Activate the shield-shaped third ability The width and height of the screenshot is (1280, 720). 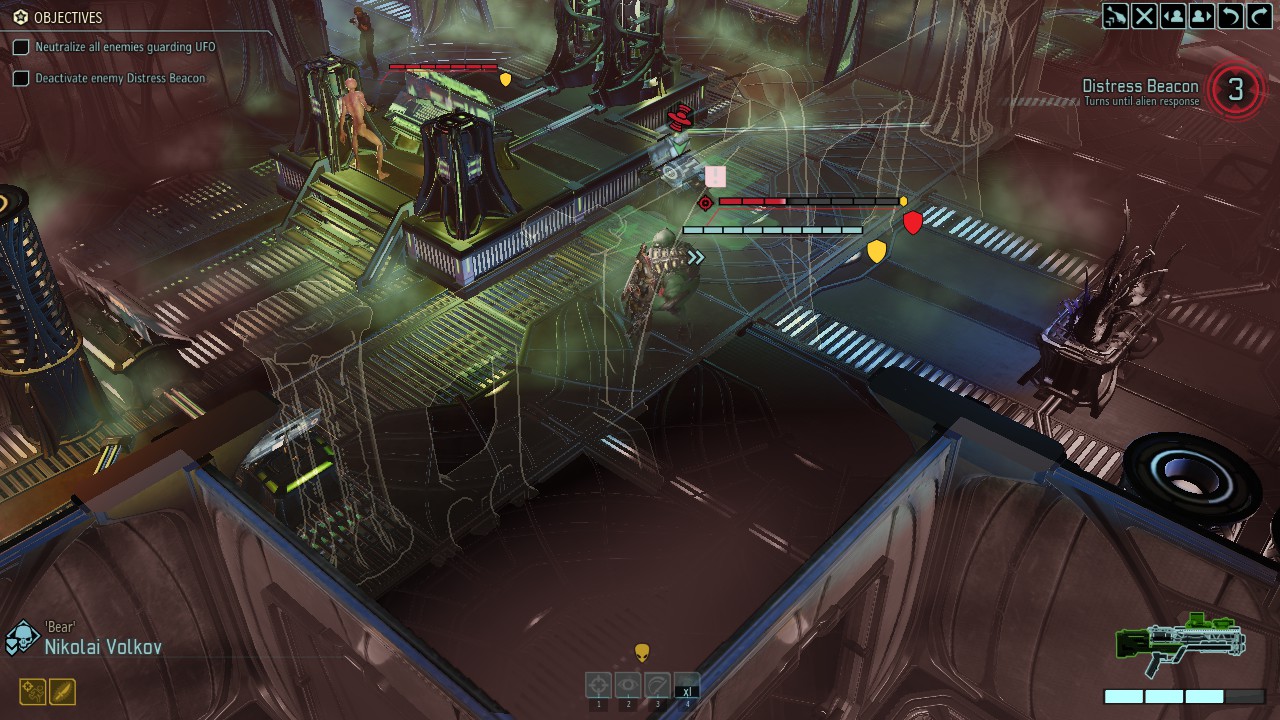[x=657, y=686]
